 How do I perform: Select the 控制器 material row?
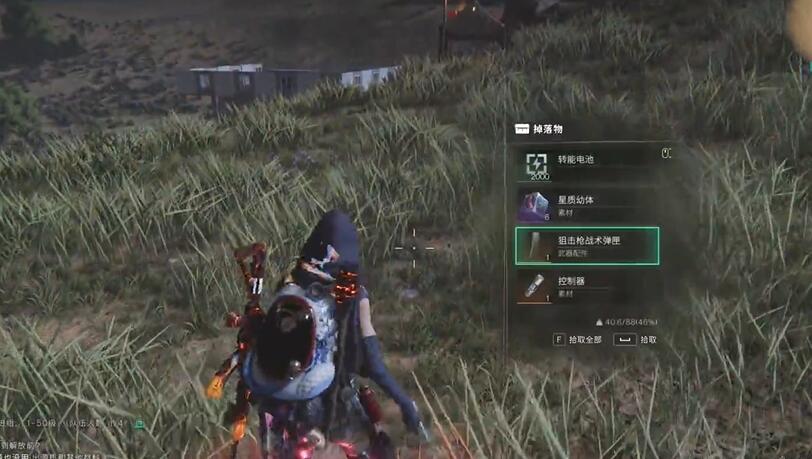tap(586, 287)
